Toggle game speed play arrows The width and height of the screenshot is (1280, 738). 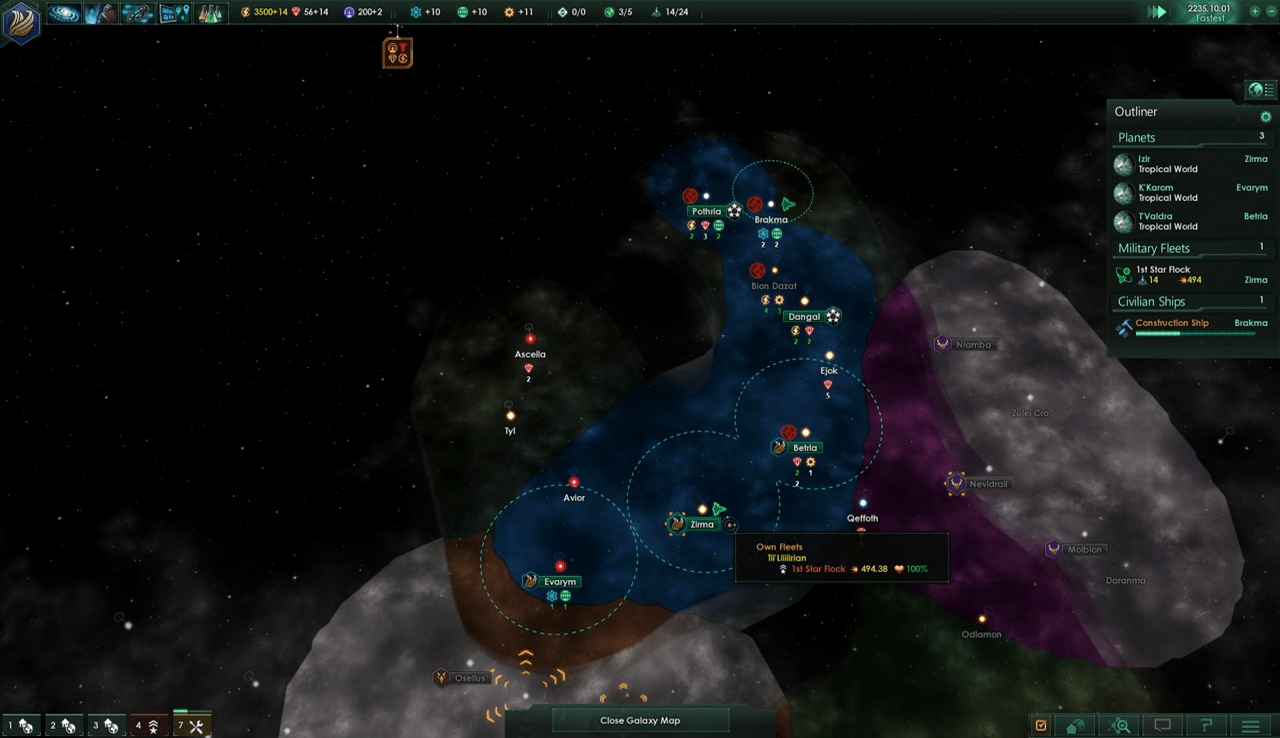(x=1157, y=12)
